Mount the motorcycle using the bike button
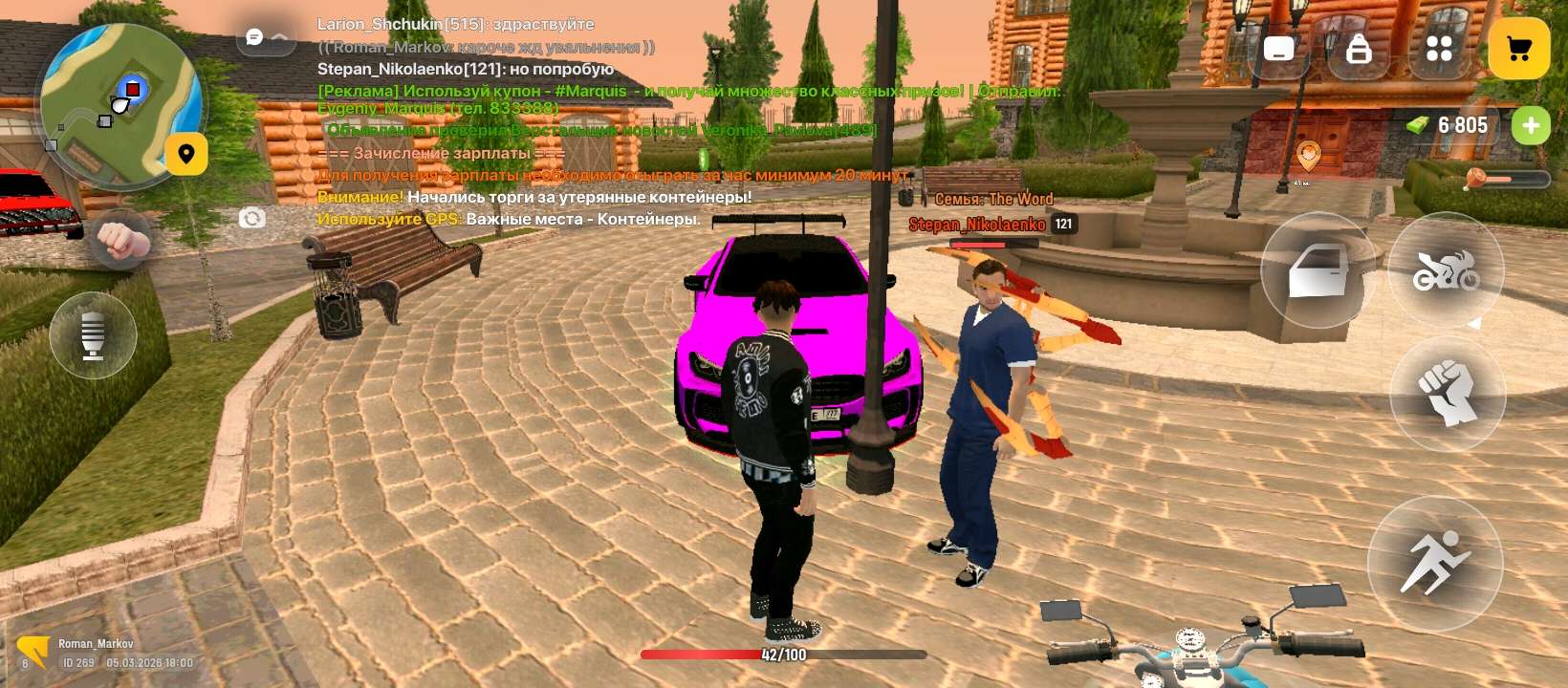This screenshot has height=688, width=1568. point(1446,271)
